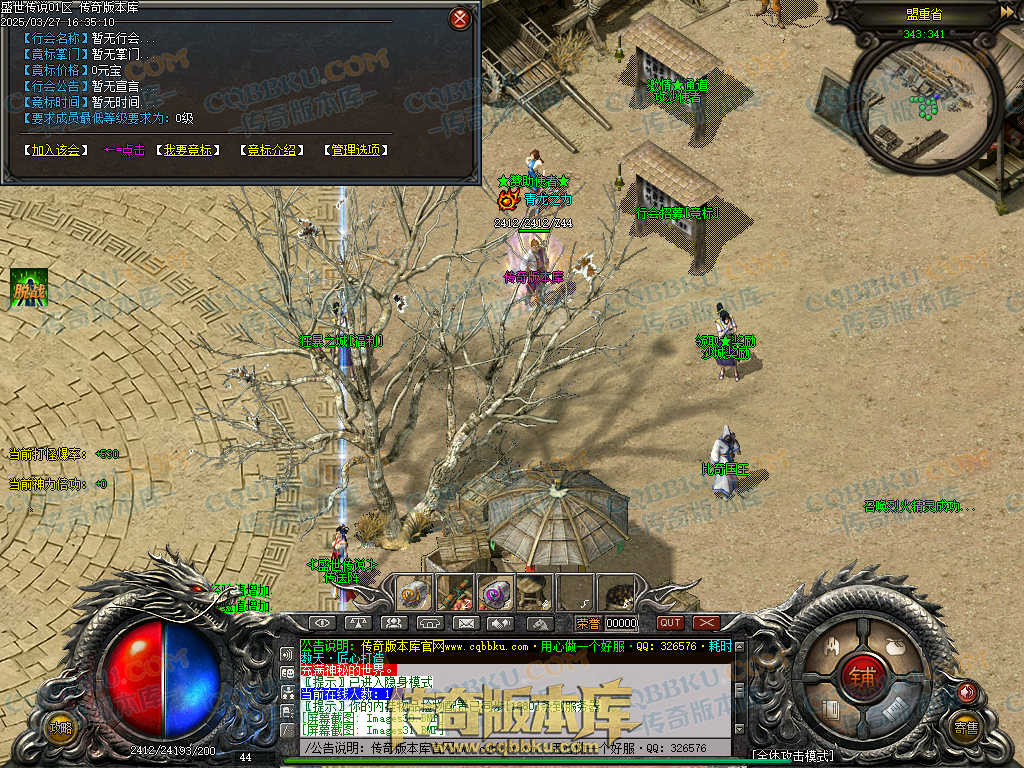Open the 攻略 guide button
1024x768 pixels.
60,727
